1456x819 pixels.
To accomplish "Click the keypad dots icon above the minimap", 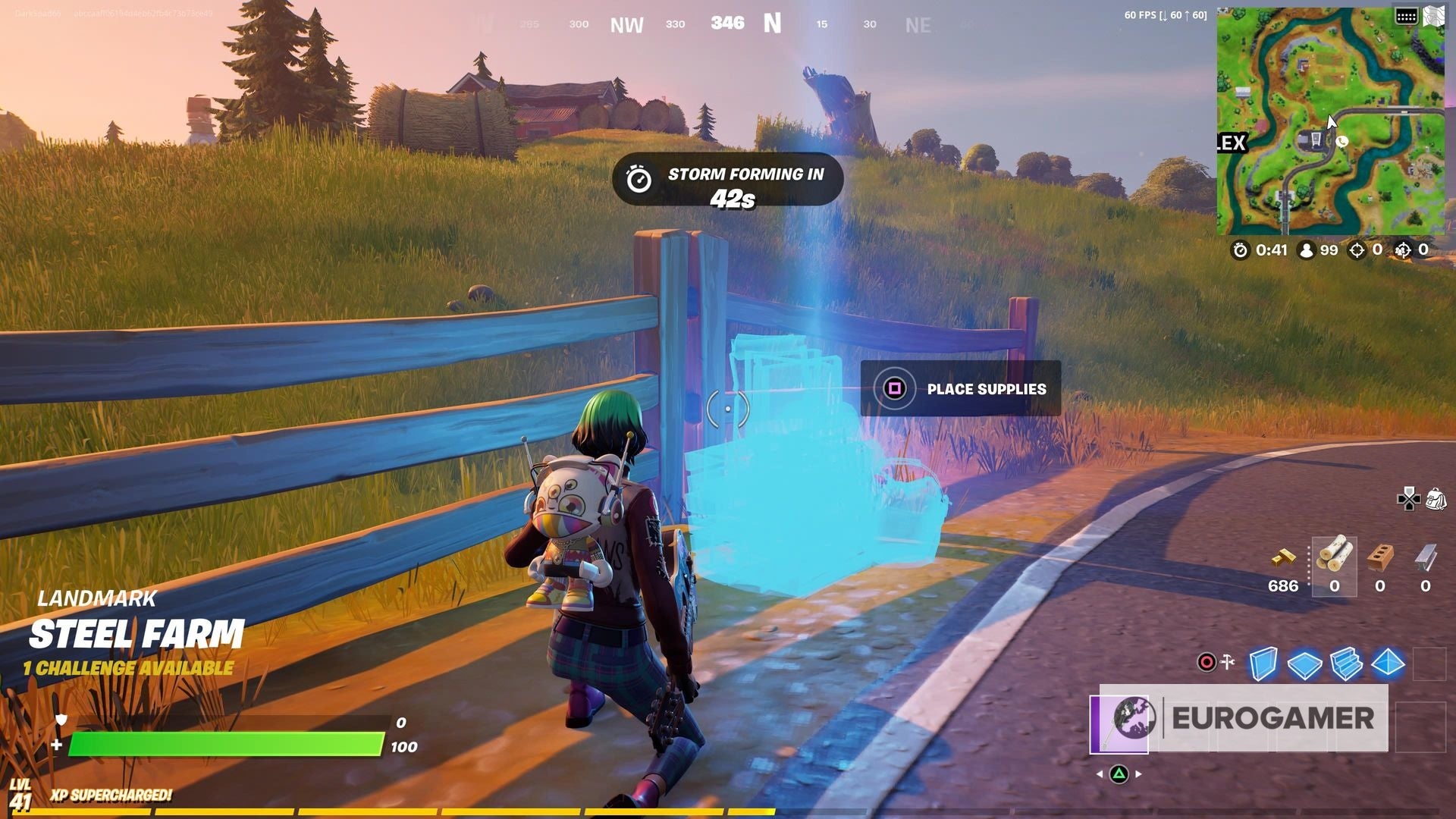I will click(1407, 14).
